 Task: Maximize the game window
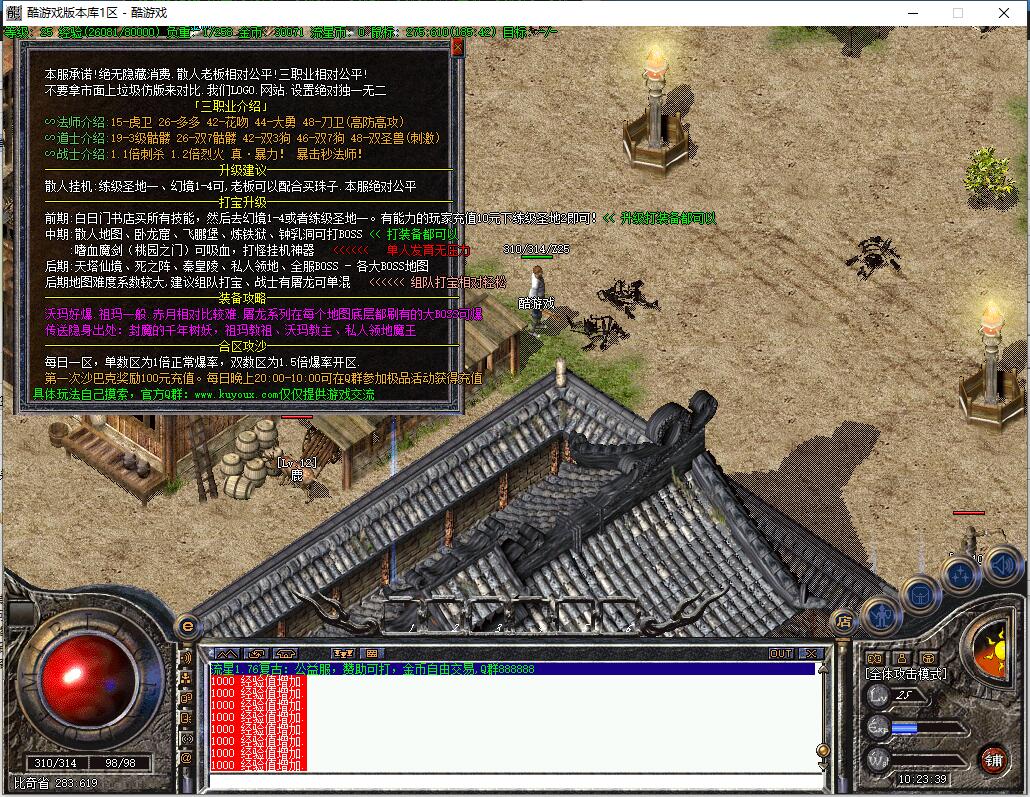957,13
